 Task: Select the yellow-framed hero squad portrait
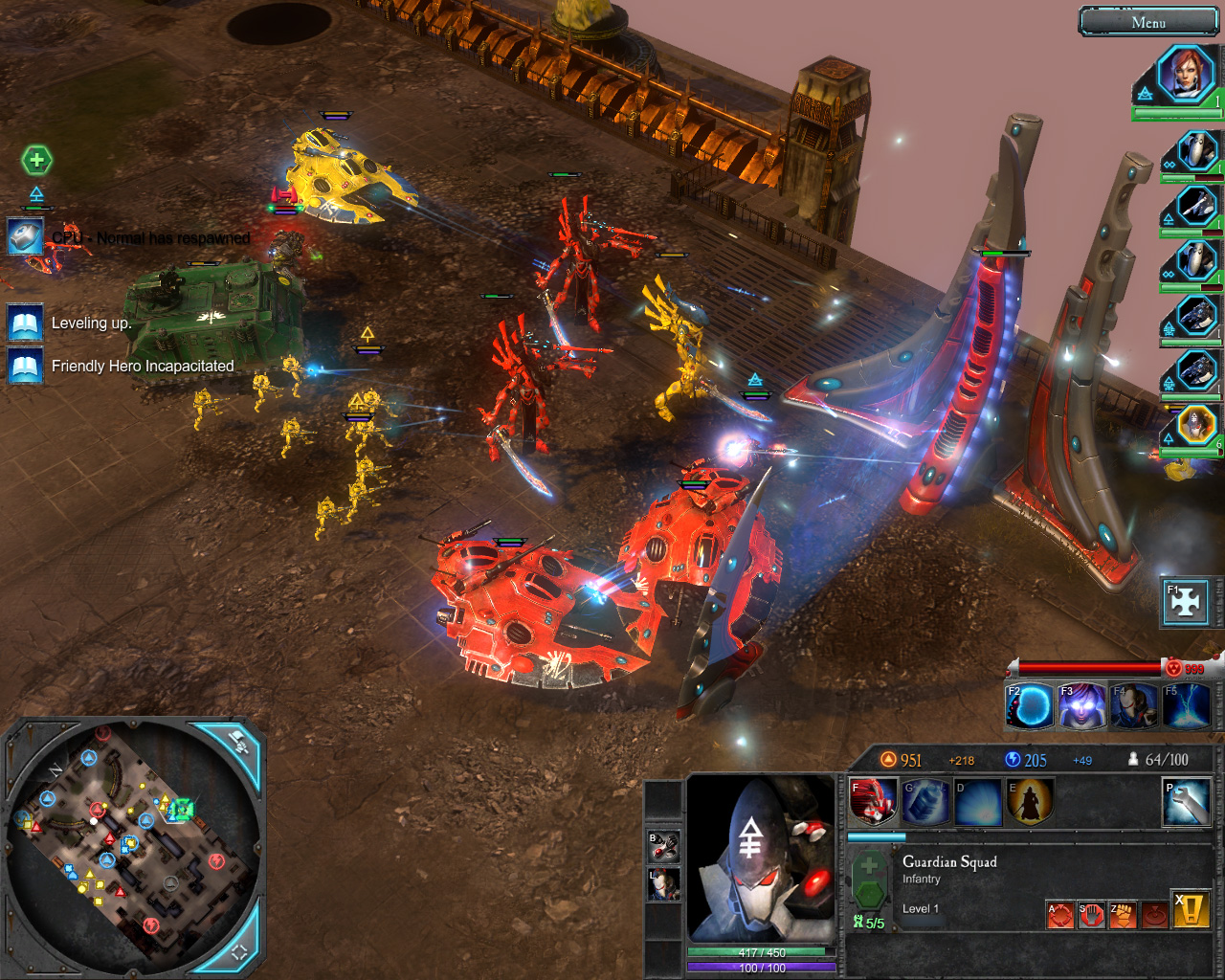coord(1196,426)
